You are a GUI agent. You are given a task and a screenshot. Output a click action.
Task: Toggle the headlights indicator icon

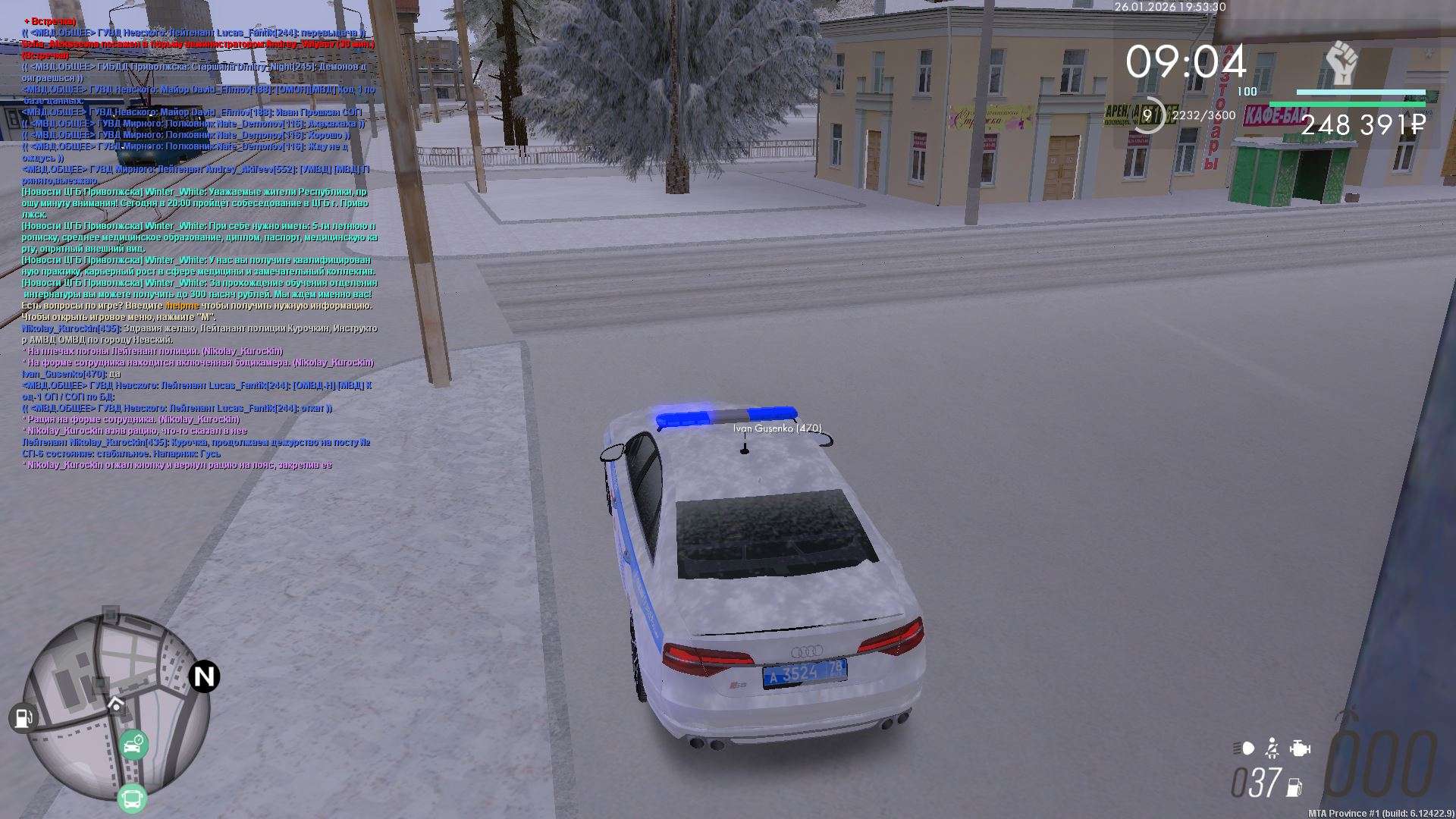pos(1244,748)
